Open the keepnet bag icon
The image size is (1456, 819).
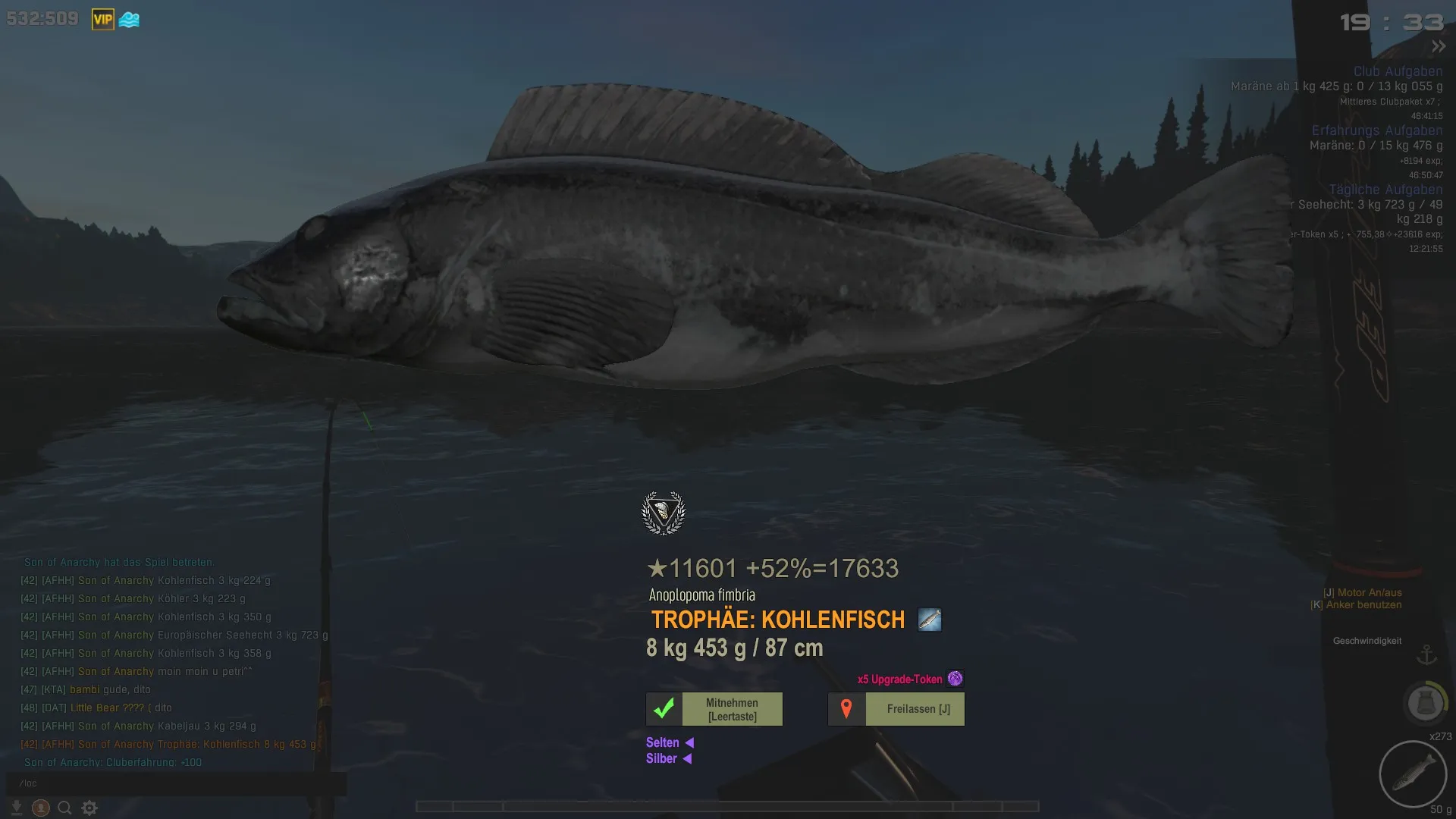(x=1425, y=703)
